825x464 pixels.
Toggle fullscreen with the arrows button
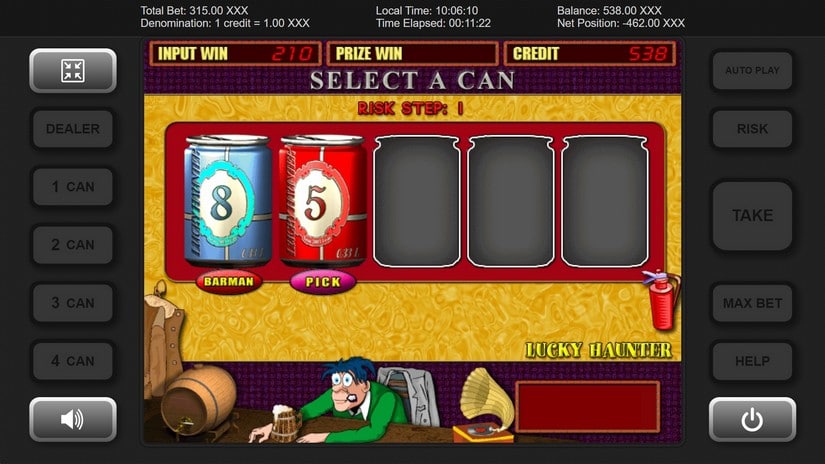click(73, 71)
